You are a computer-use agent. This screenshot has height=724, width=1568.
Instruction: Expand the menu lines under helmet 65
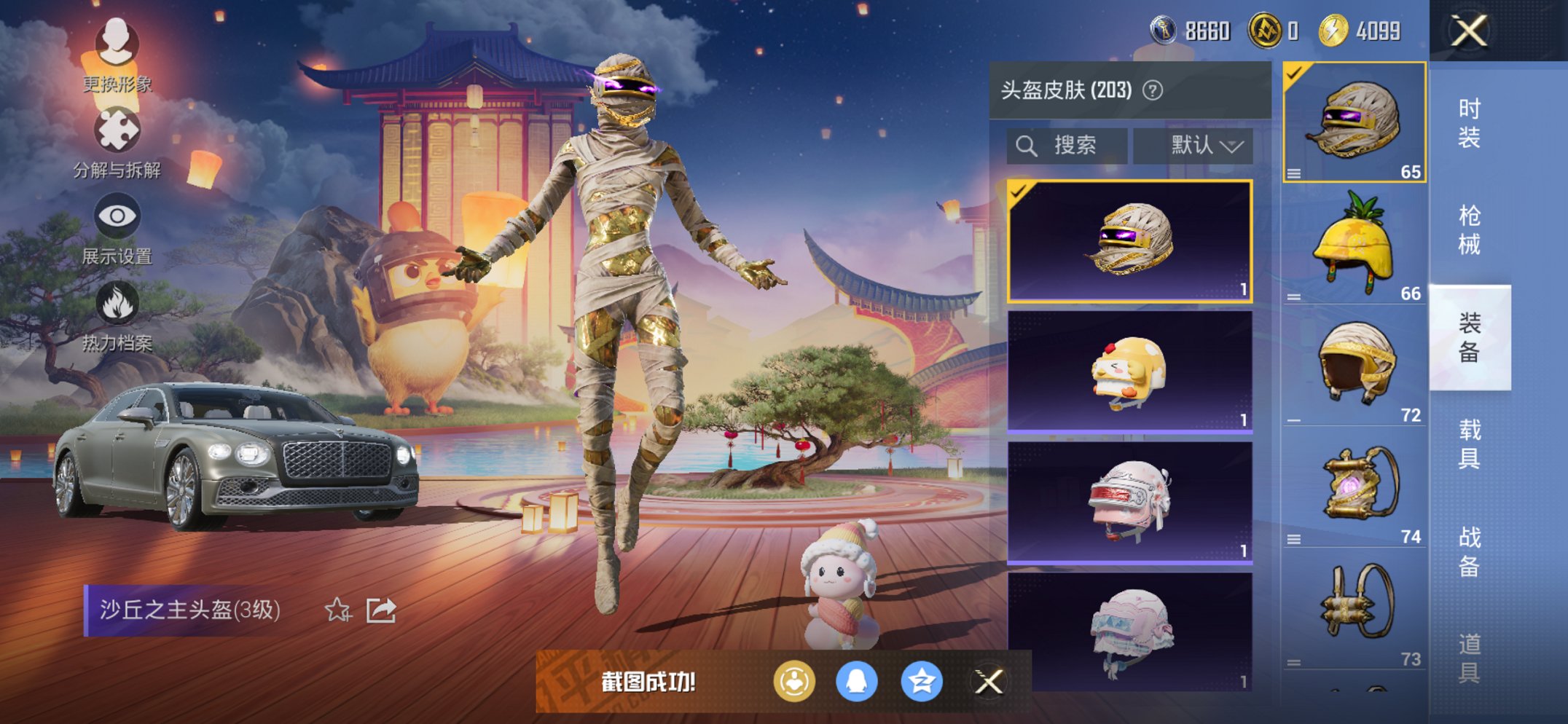click(1295, 173)
